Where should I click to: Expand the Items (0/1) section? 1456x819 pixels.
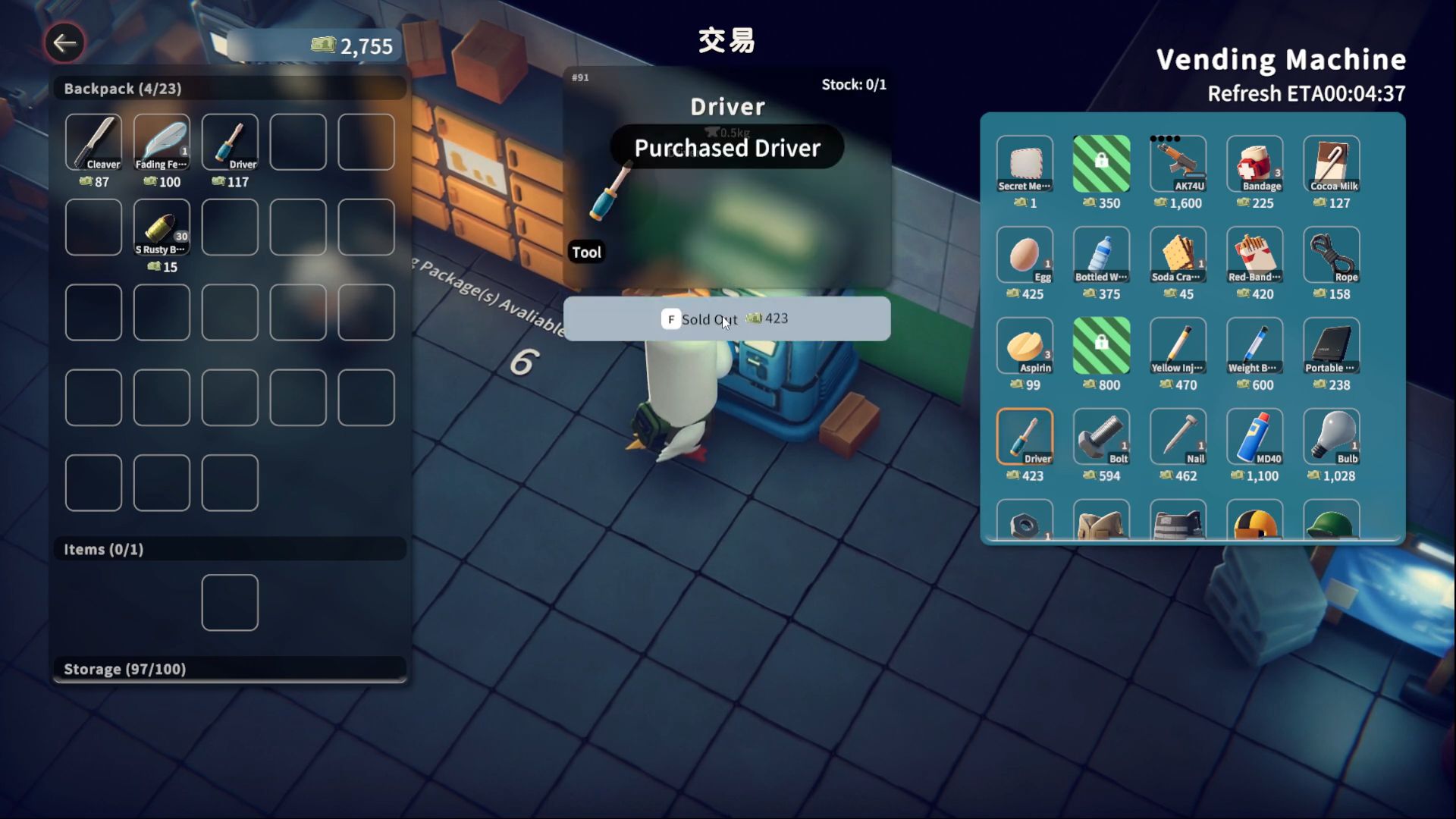[x=229, y=549]
